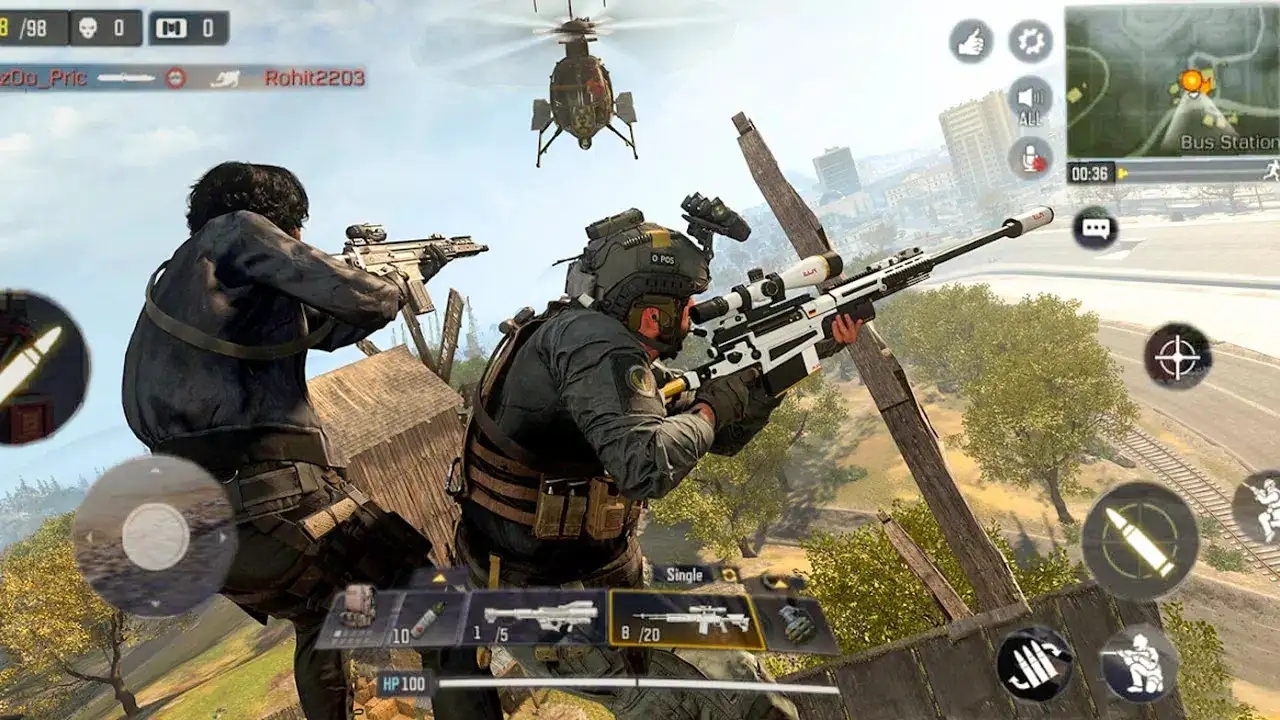Tap the crosshair aim-down-sights button
The height and width of the screenshot is (720, 1280).
[1177, 355]
